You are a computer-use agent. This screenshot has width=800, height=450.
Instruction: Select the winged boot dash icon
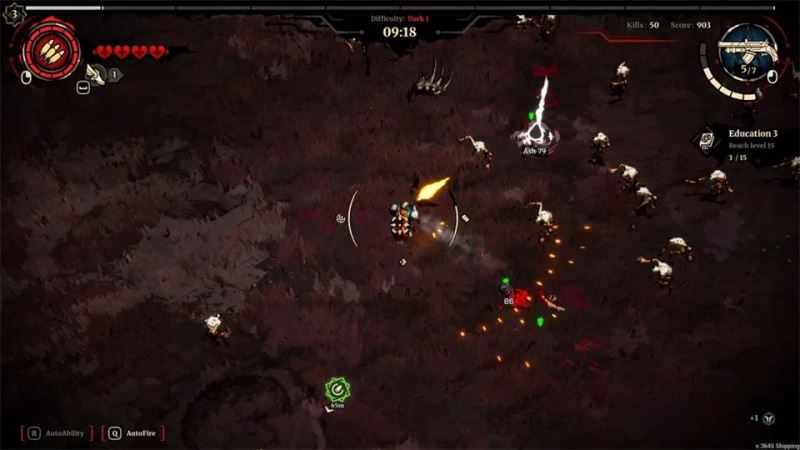click(x=96, y=73)
